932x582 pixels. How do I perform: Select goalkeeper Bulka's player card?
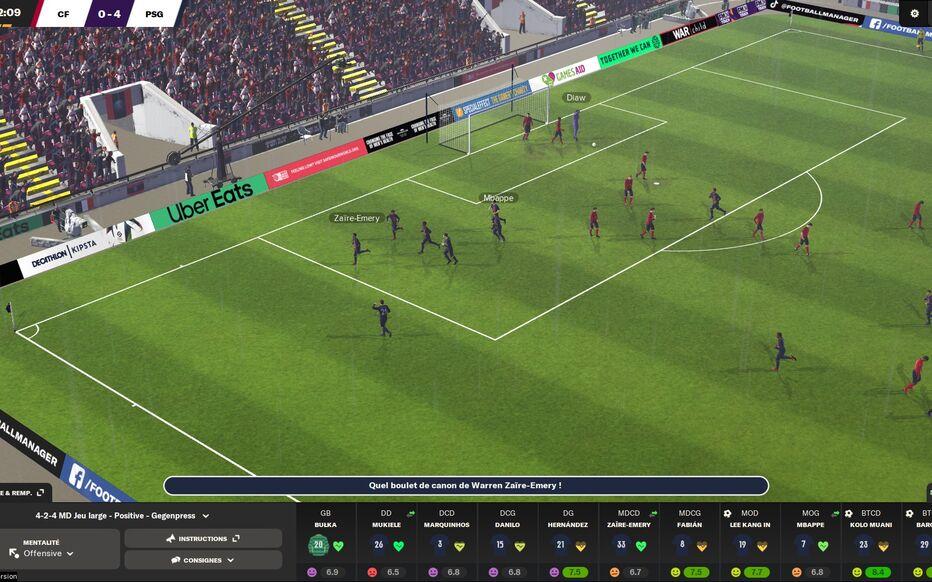pos(326,541)
